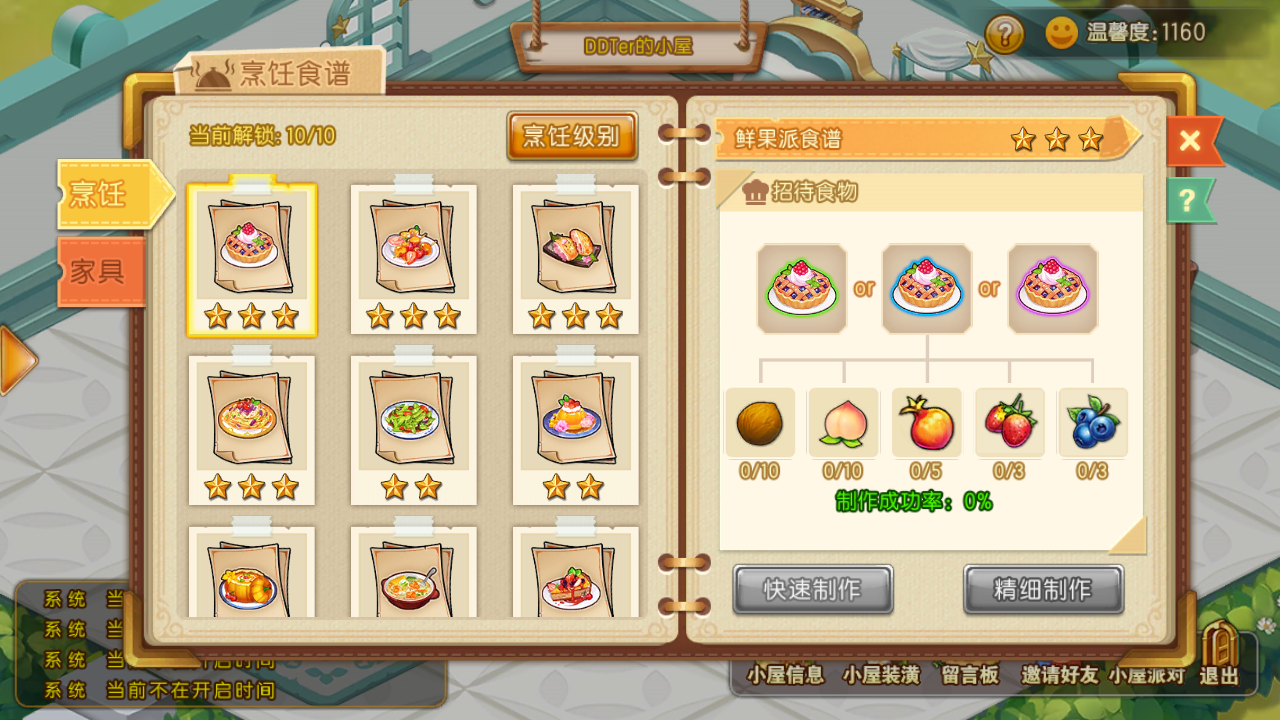Select the two-star fruit dish recipe thumbnail

point(575,430)
